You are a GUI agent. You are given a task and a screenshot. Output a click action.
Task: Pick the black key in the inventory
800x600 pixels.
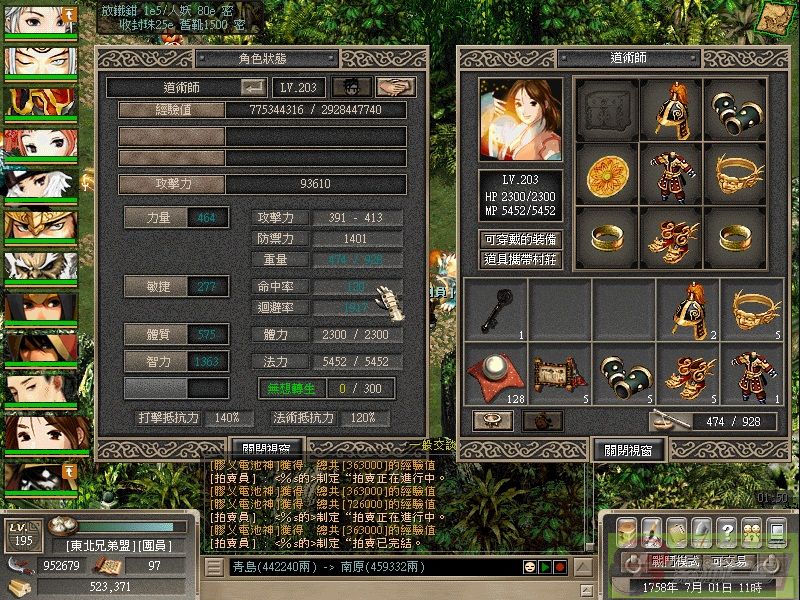[495, 309]
